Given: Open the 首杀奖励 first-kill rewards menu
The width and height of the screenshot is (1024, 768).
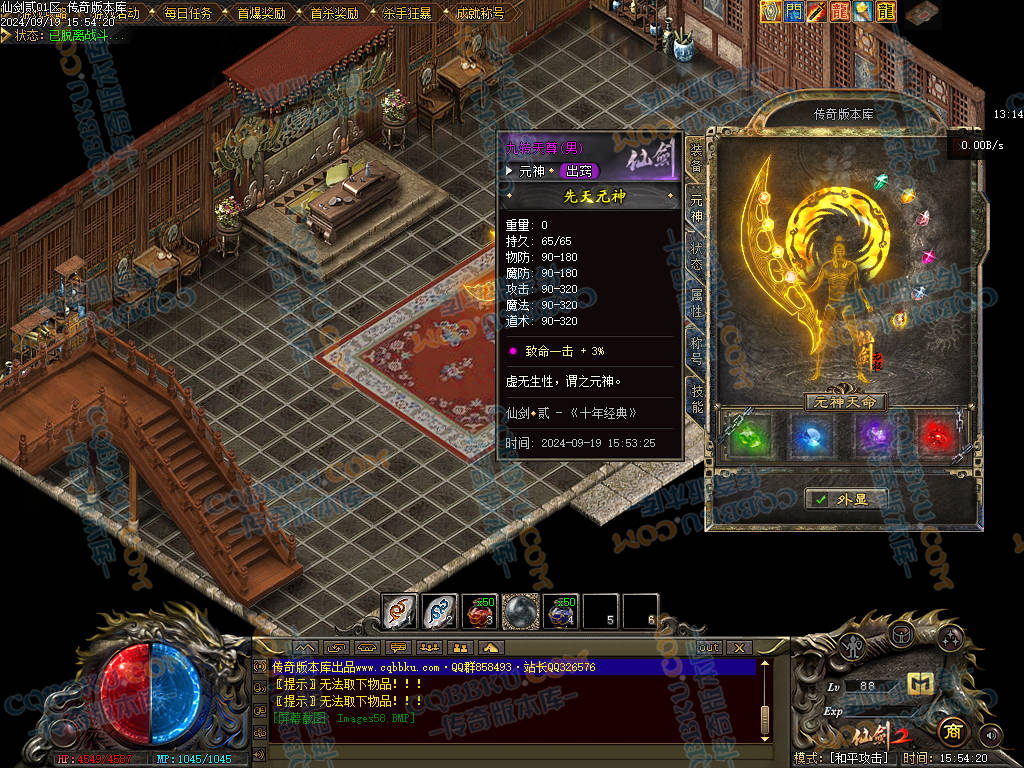Looking at the screenshot, I should (334, 14).
